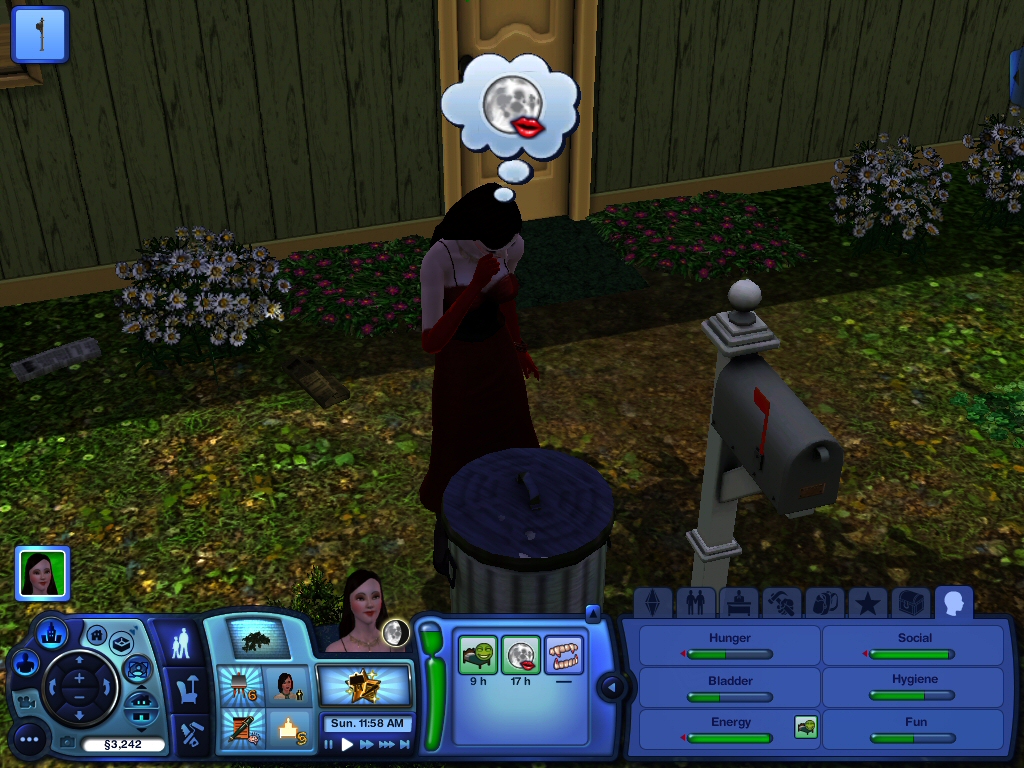Collapse the needs panel with arrow button
Screen dimensions: 1024x768
(x=611, y=688)
